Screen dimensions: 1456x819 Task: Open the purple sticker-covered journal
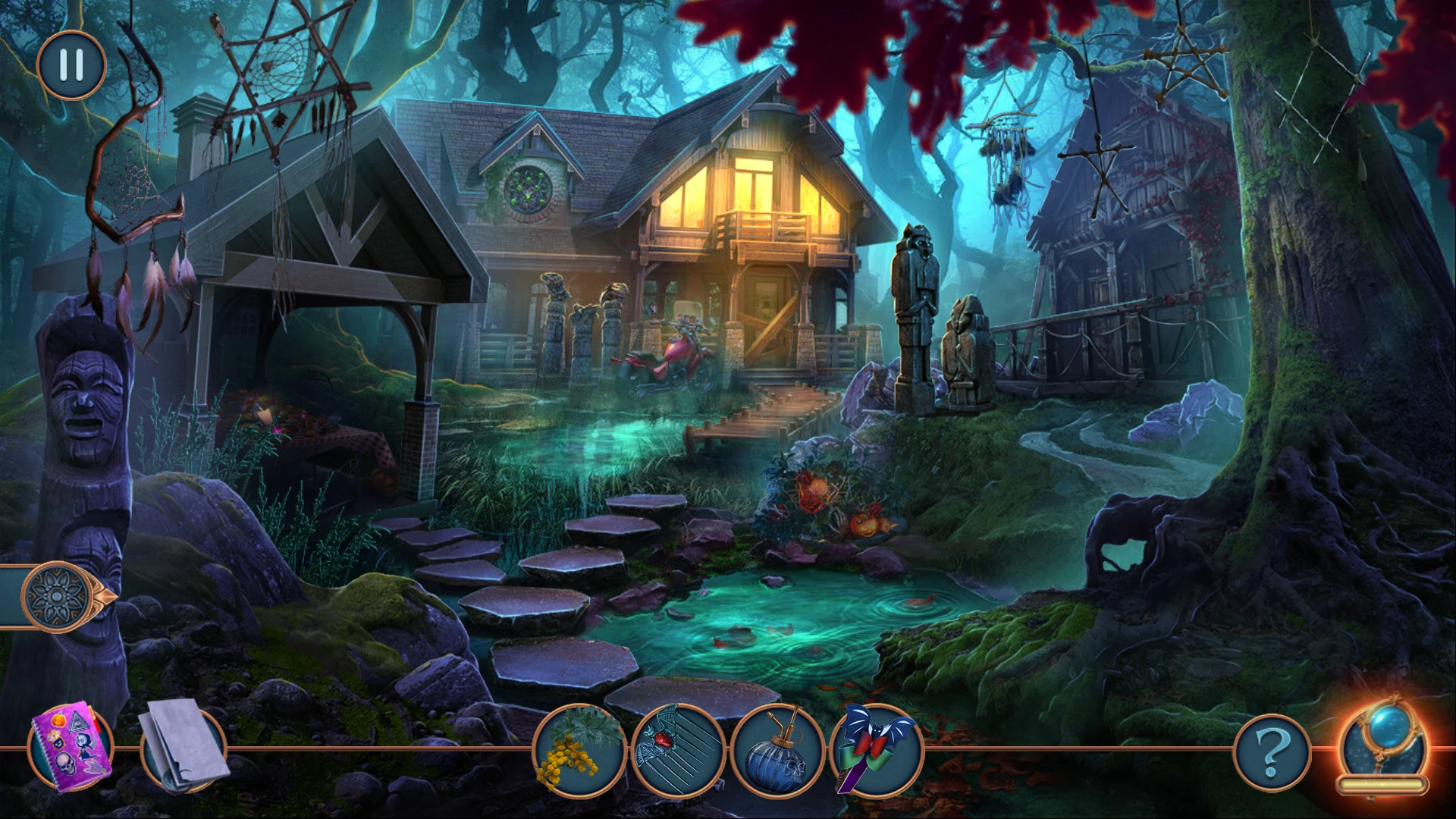[70, 747]
